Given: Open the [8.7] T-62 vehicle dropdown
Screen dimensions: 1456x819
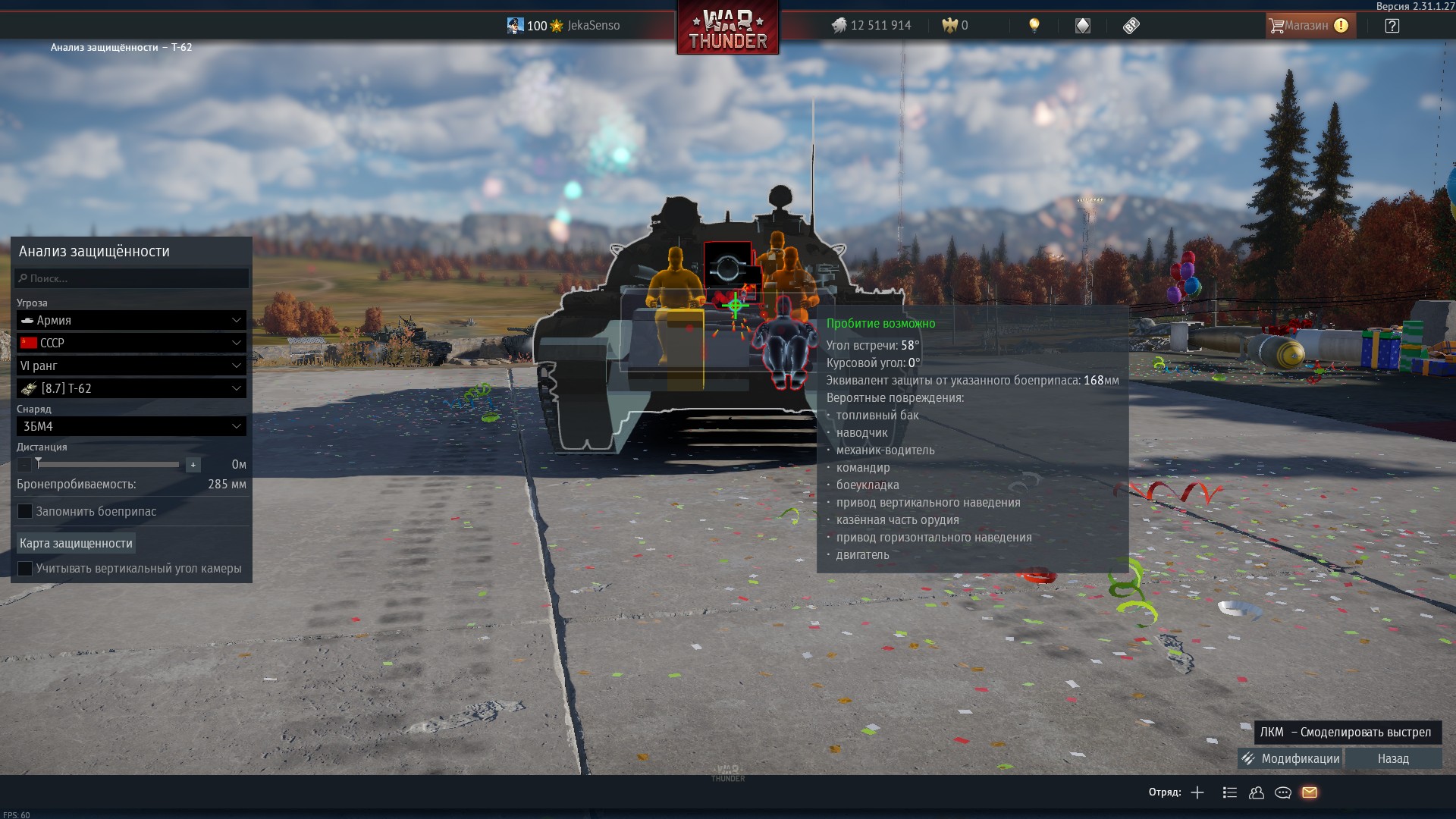Looking at the screenshot, I should (132, 388).
